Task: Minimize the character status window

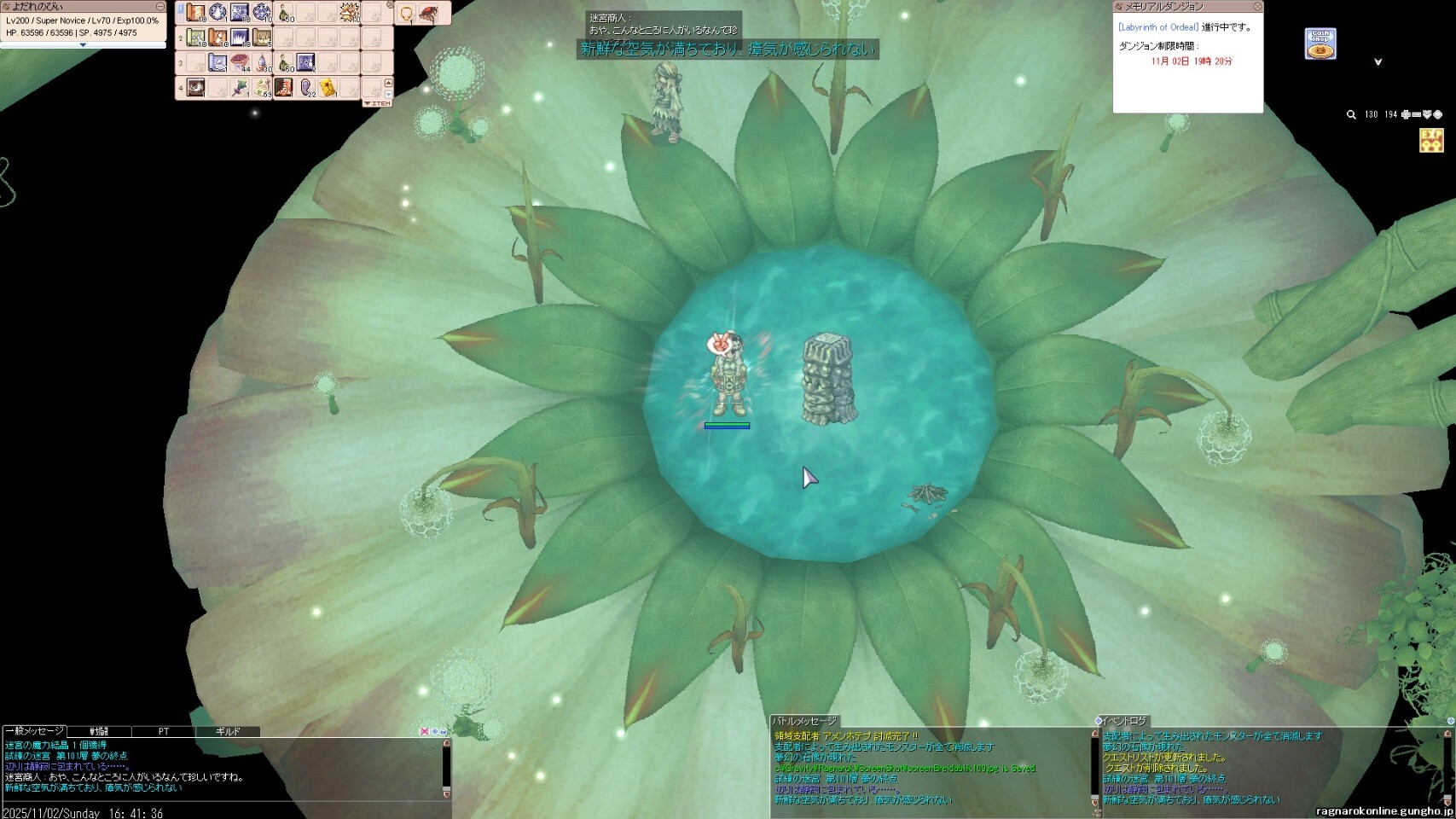Action: pos(160,7)
